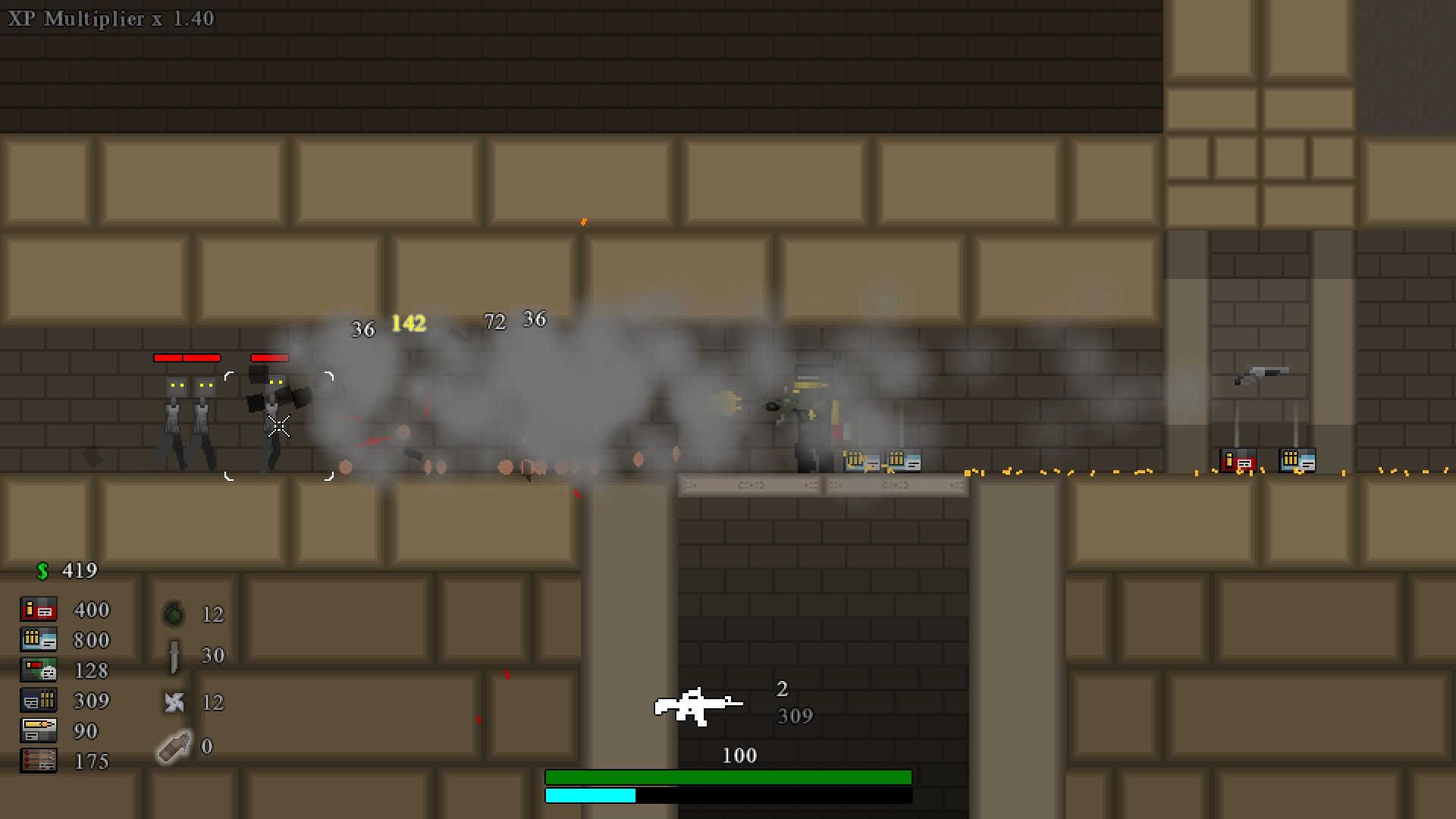Viewport: 1456px width, 819px height.
Task: Select the yellow sniper round icon showing 90
Action: 38,730
